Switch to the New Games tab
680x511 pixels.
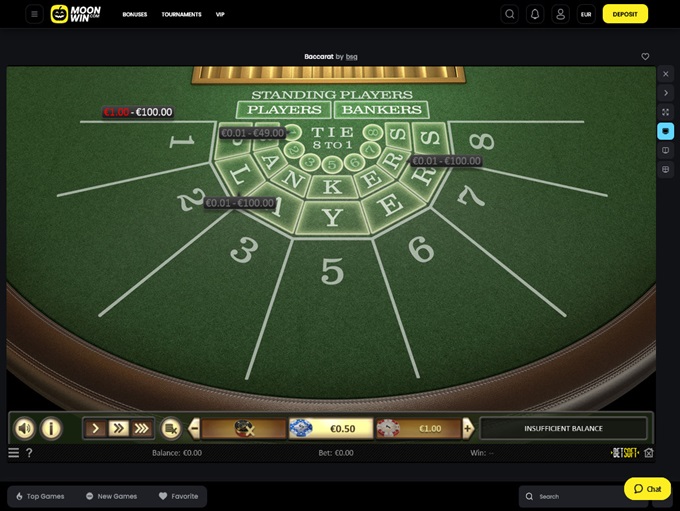point(111,496)
